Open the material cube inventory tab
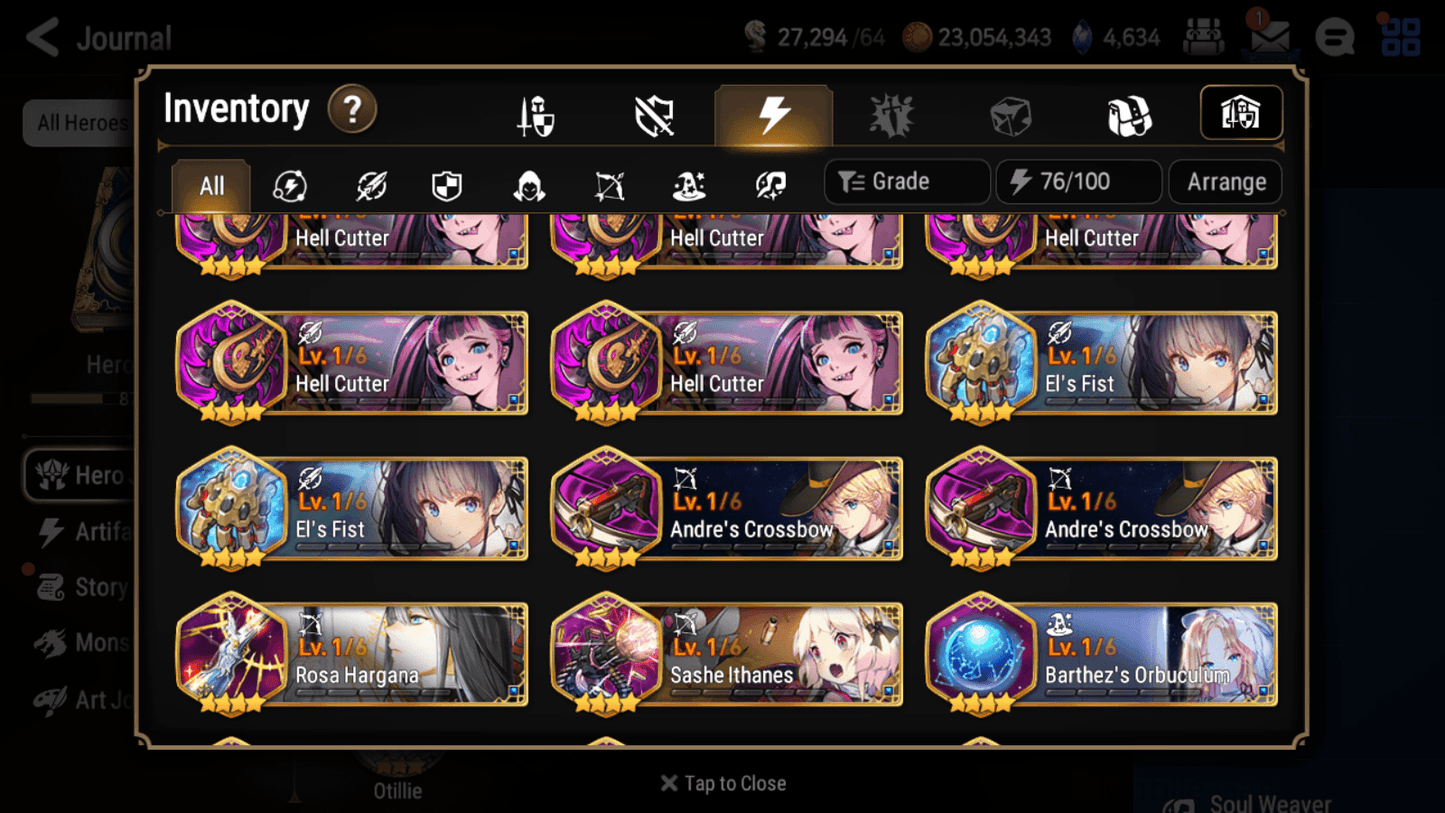Viewport: 1445px width, 813px height. pyautogui.click(x=1010, y=113)
